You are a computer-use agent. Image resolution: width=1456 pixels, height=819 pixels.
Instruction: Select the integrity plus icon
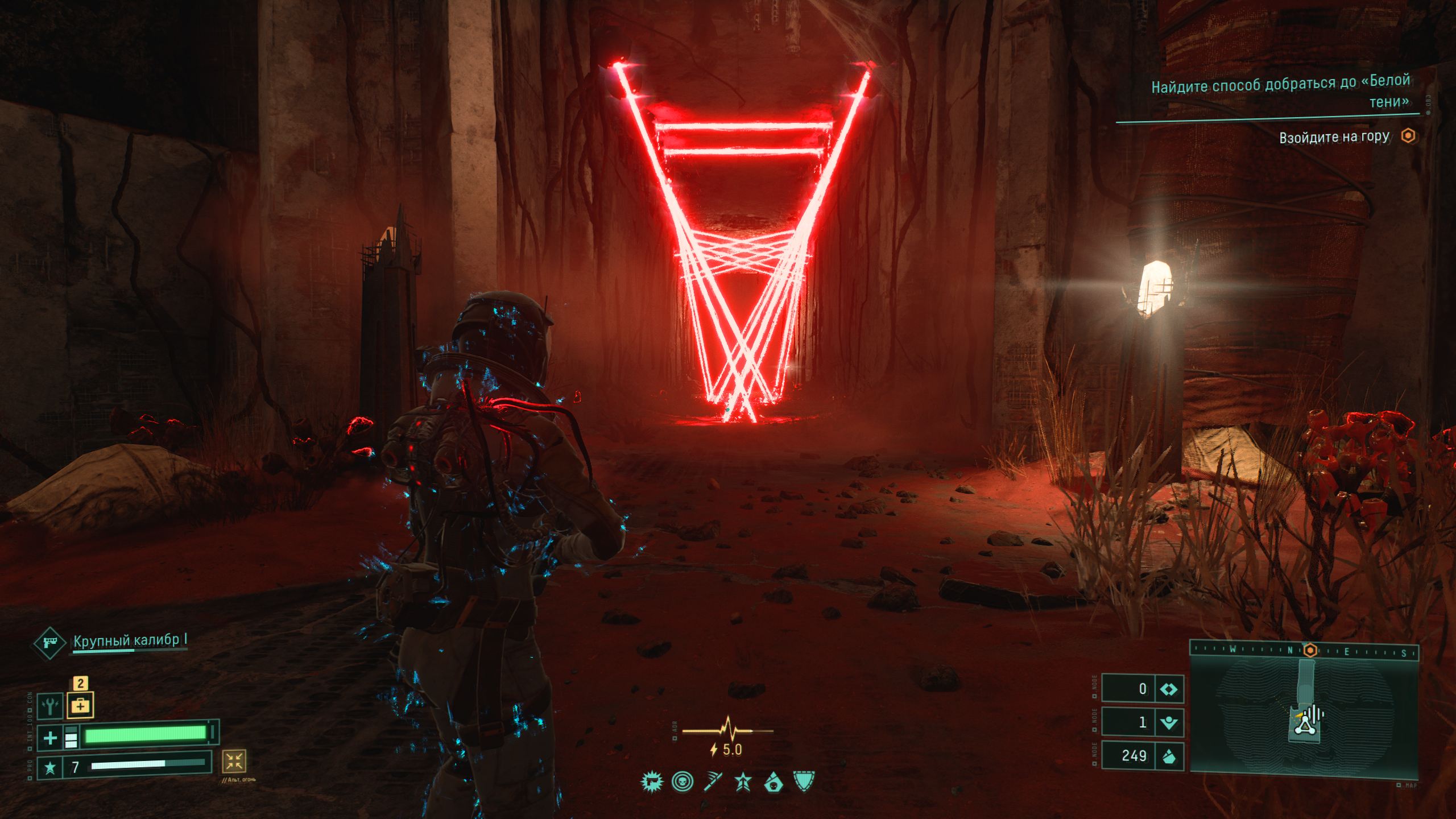click(x=50, y=738)
